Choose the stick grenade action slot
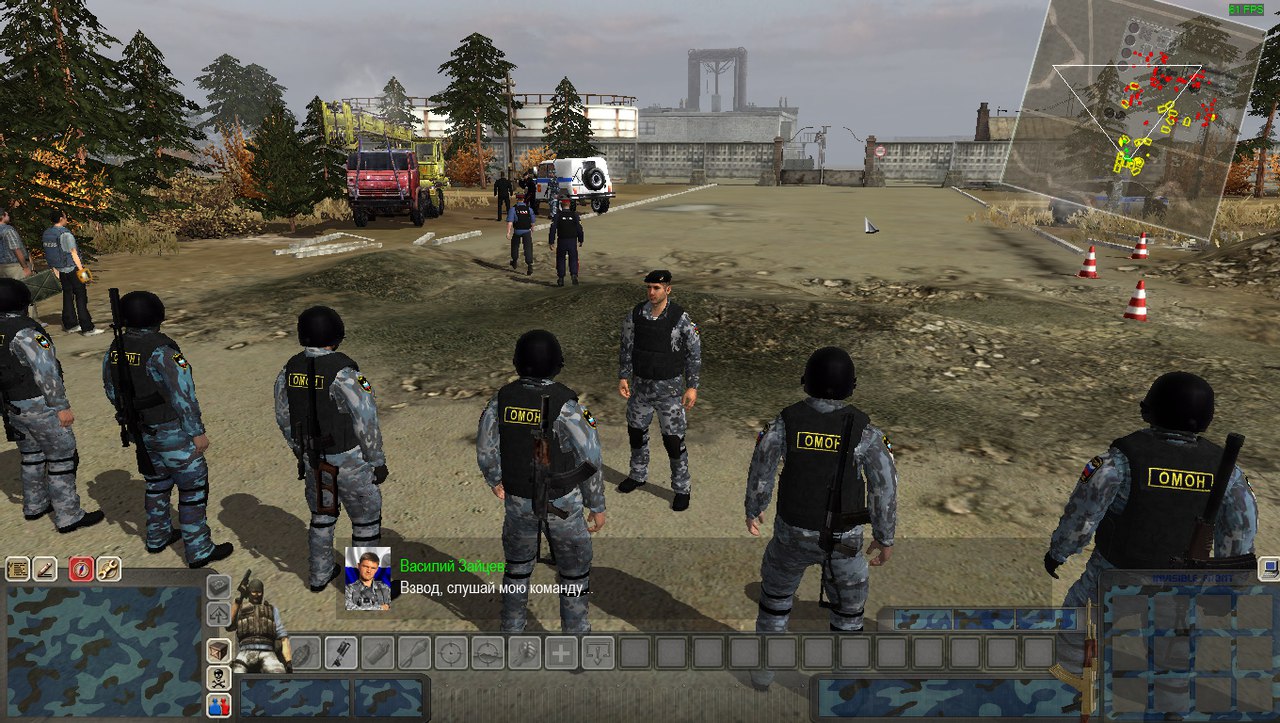 pos(341,653)
